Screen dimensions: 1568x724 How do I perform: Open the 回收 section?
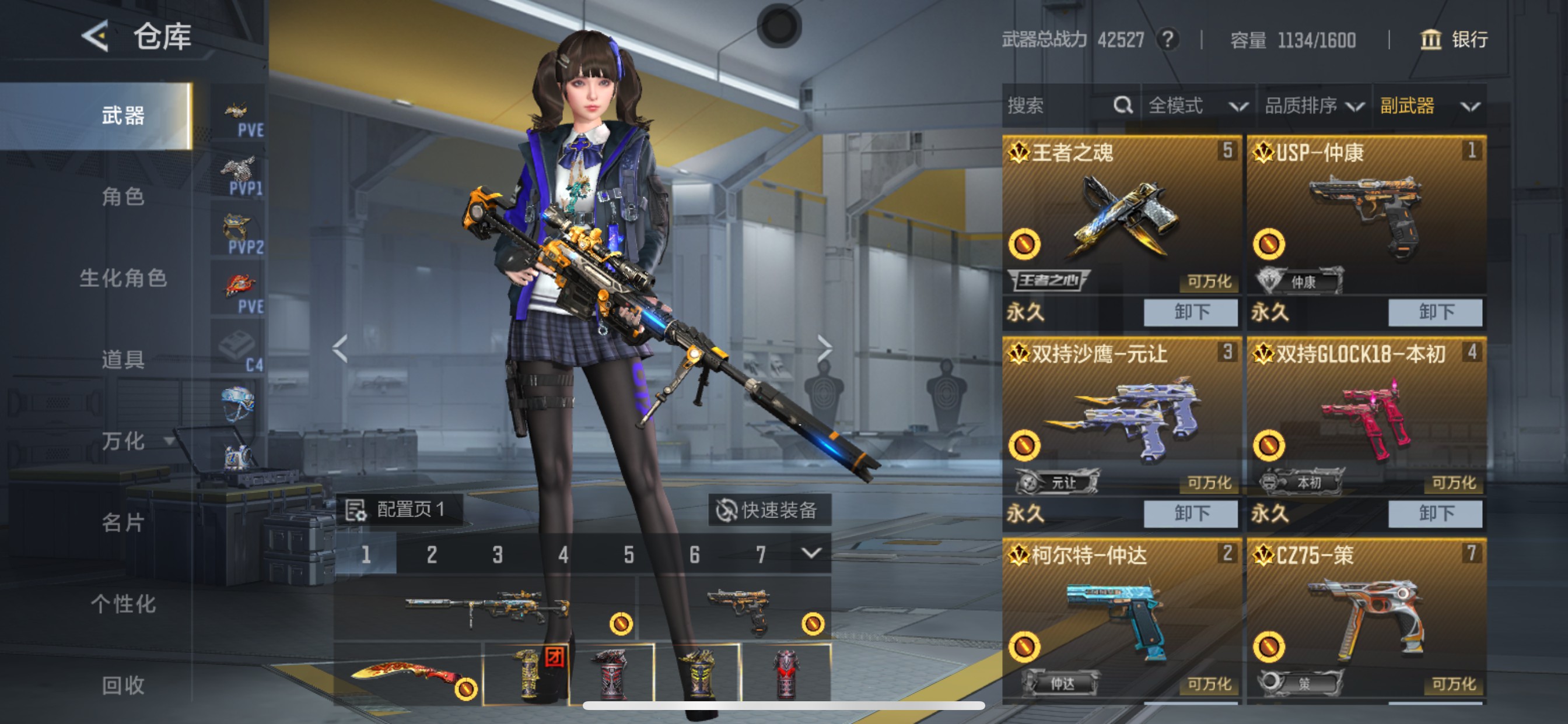(x=123, y=685)
